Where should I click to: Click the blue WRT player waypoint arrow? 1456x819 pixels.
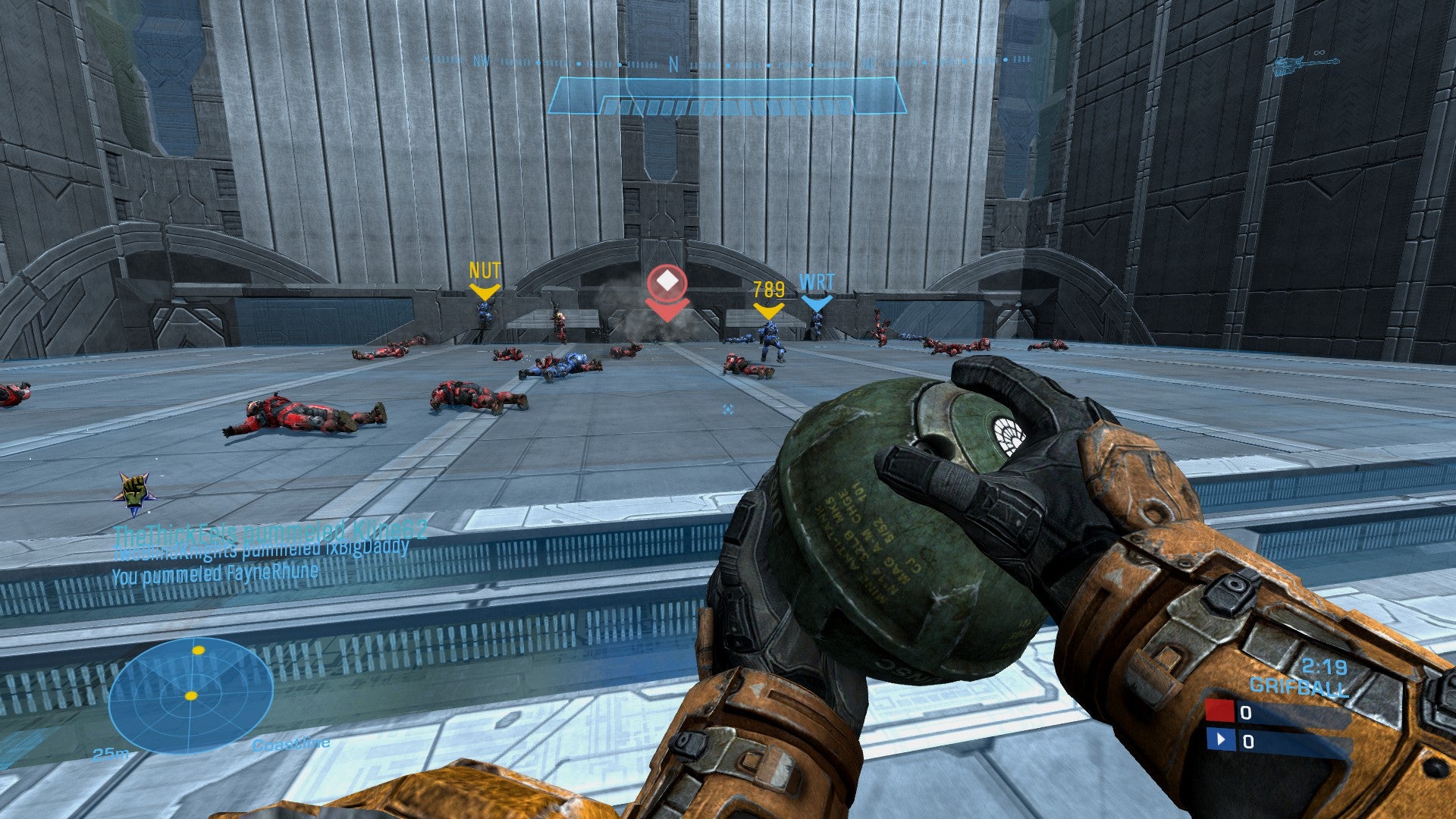click(815, 302)
